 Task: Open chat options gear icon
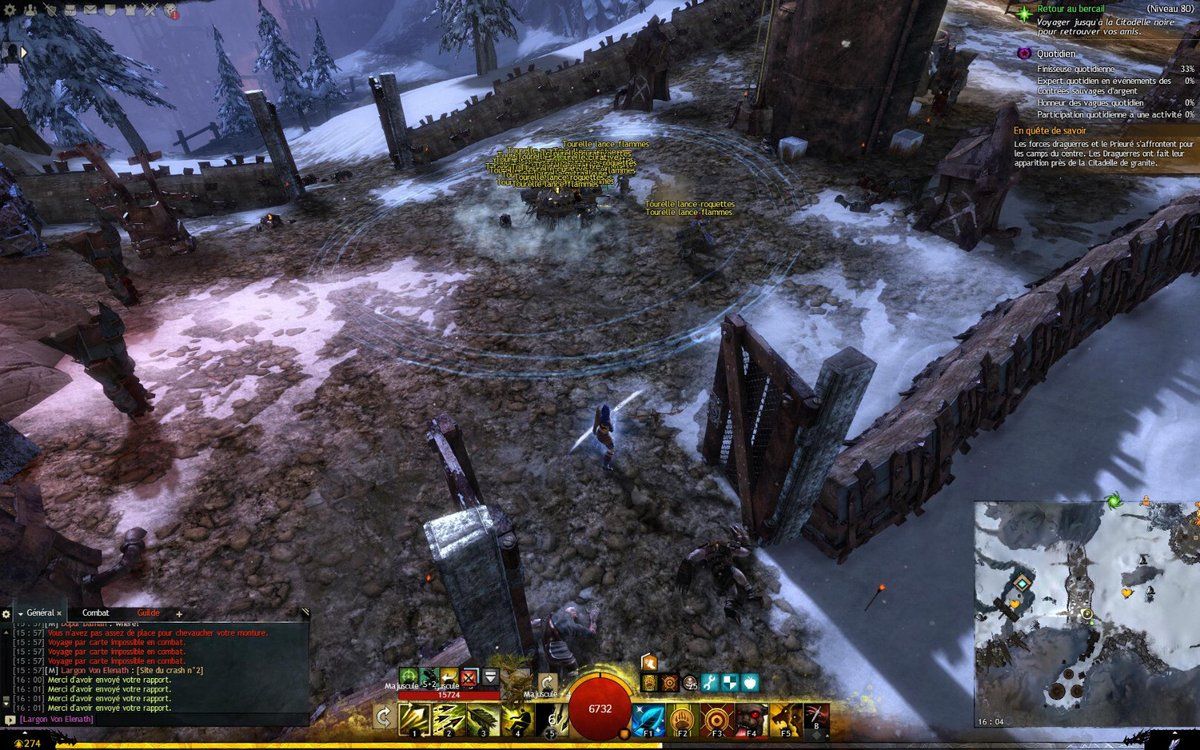[x=6, y=613]
